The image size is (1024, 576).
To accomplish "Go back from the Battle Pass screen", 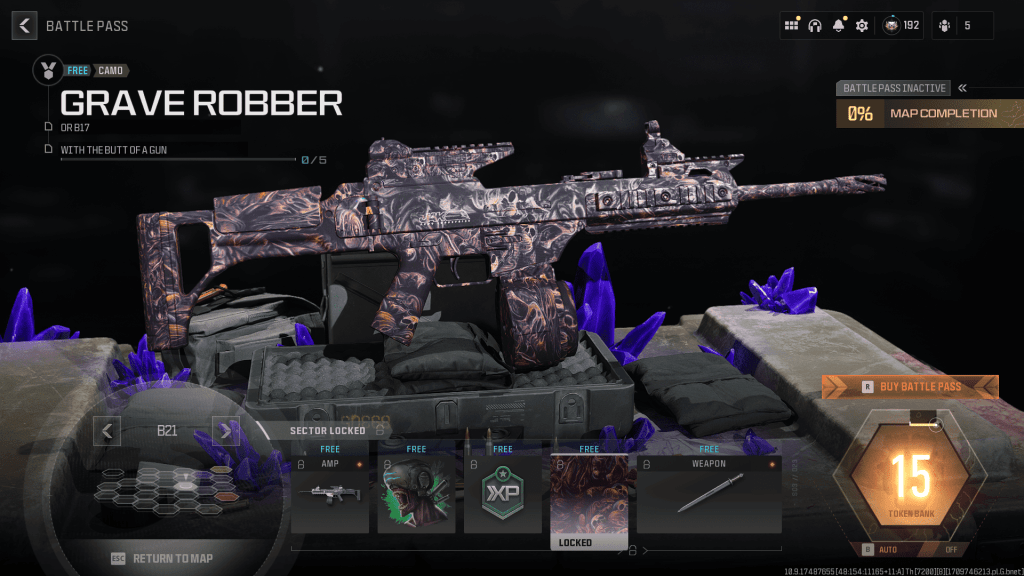I will tap(25, 25).
